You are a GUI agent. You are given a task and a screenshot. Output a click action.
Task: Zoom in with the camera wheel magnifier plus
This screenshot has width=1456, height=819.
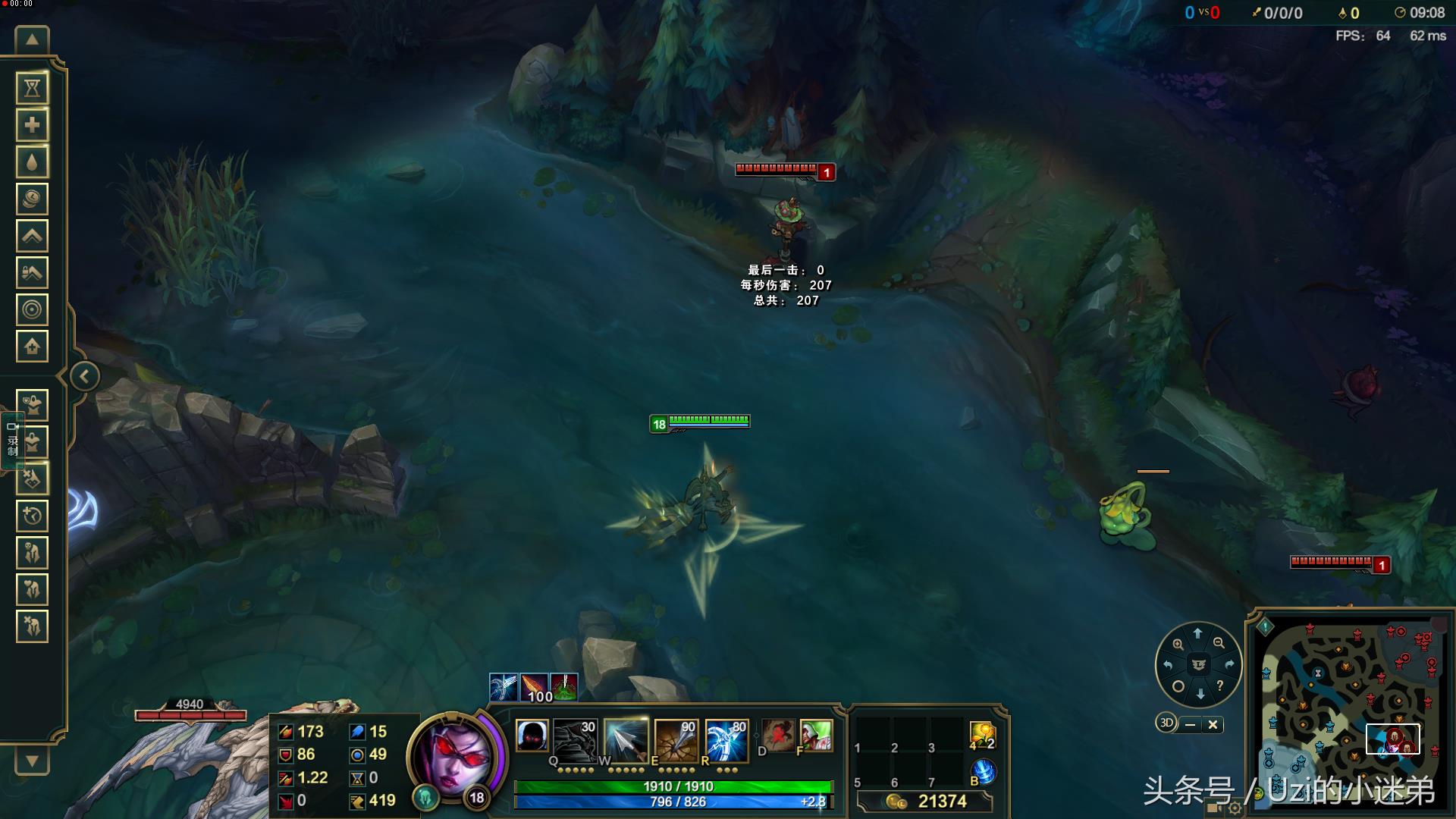[1178, 644]
